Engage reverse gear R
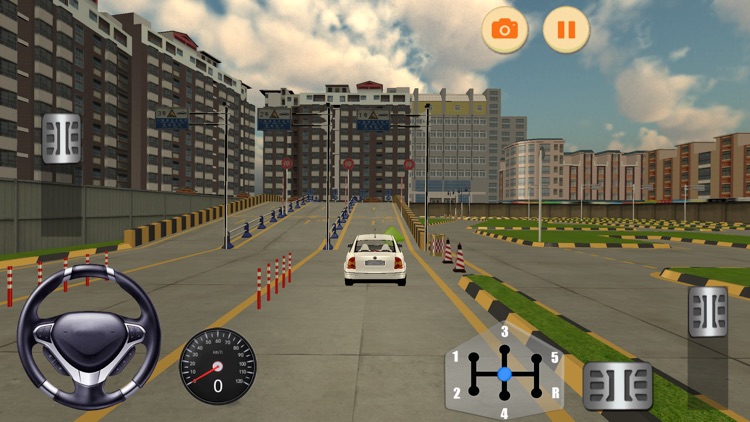 [553, 392]
